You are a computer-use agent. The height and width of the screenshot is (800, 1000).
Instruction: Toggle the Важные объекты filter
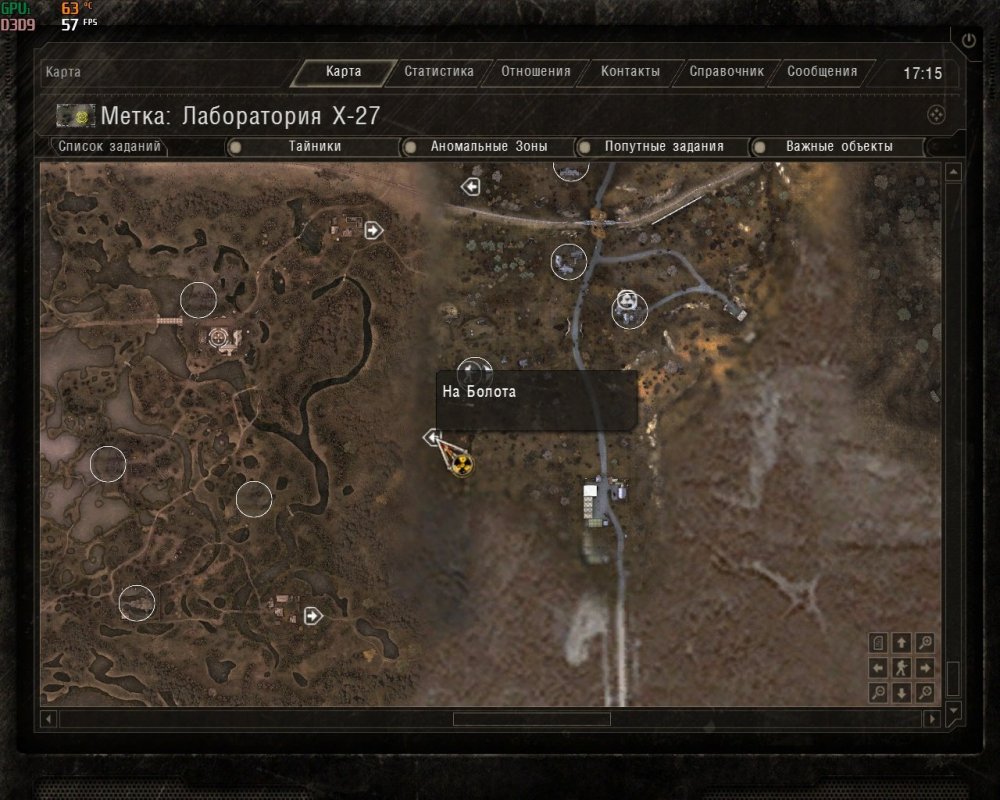pyautogui.click(x=838, y=147)
